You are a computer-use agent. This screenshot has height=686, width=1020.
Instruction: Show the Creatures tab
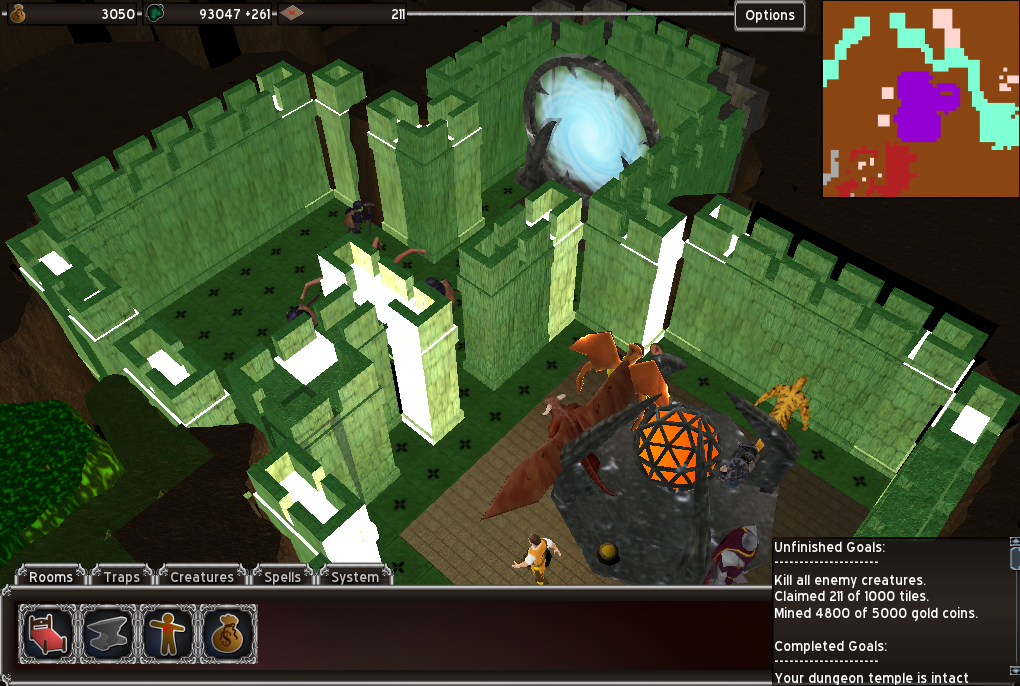(201, 577)
